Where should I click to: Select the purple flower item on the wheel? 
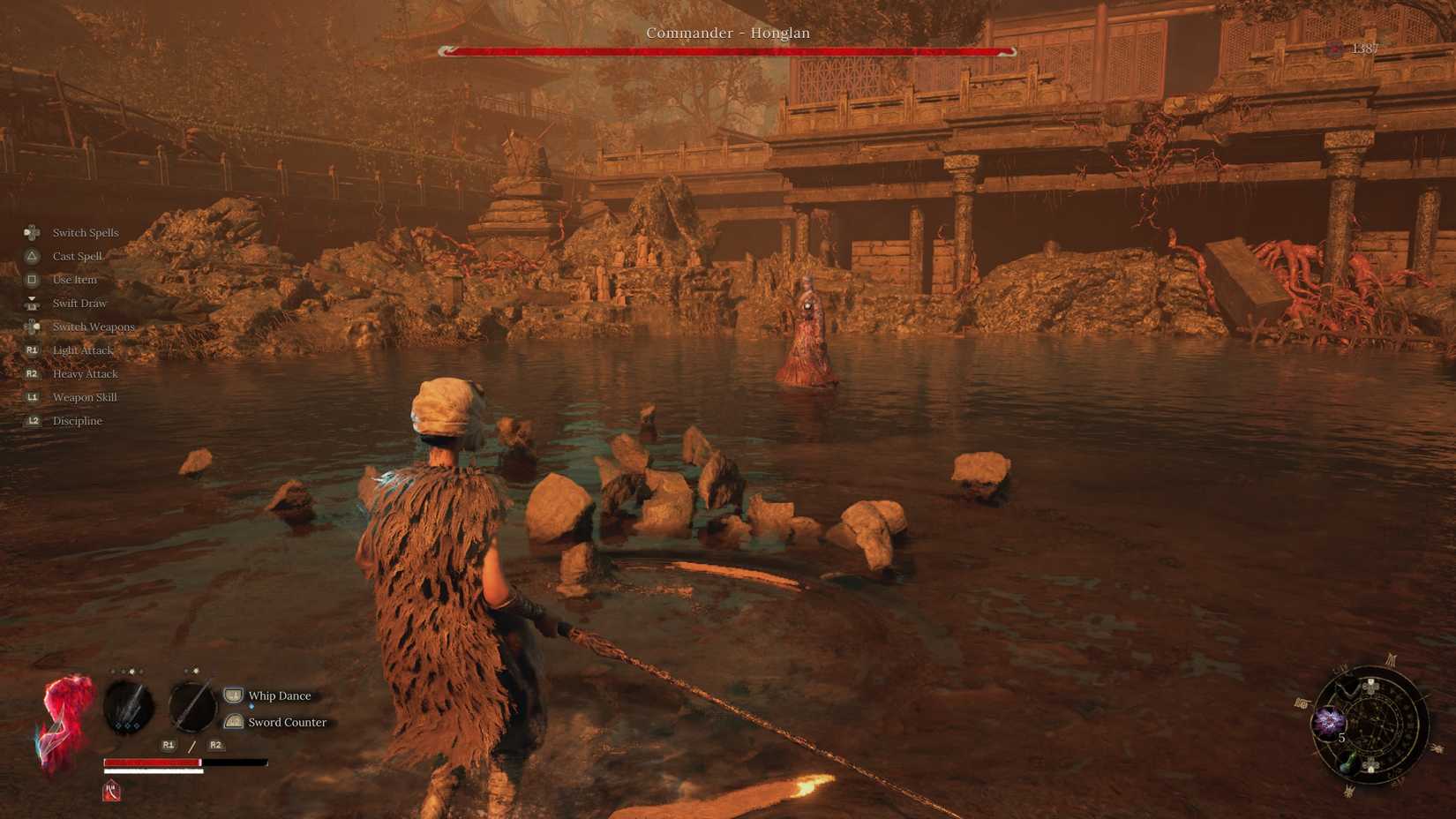pyautogui.click(x=1330, y=722)
